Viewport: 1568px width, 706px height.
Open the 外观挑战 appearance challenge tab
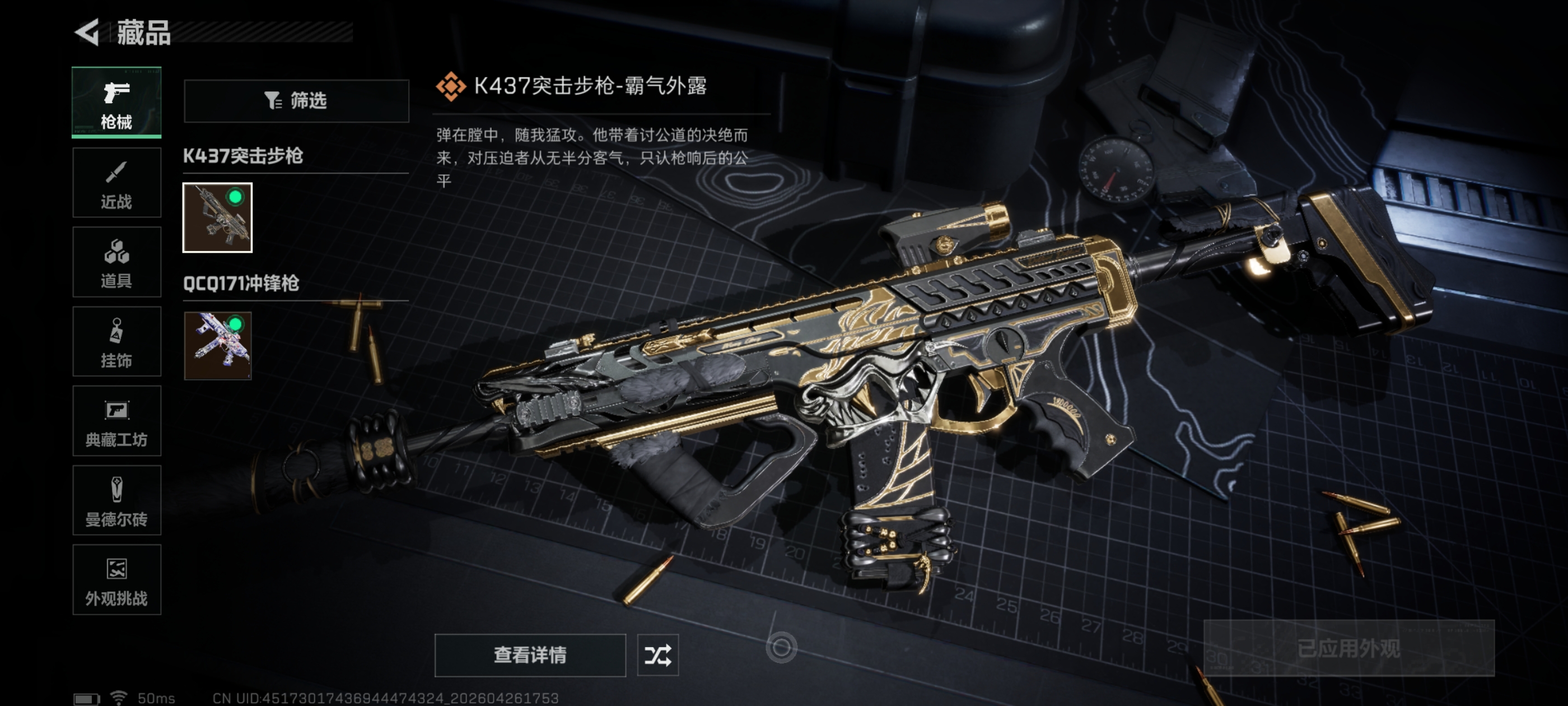116,580
